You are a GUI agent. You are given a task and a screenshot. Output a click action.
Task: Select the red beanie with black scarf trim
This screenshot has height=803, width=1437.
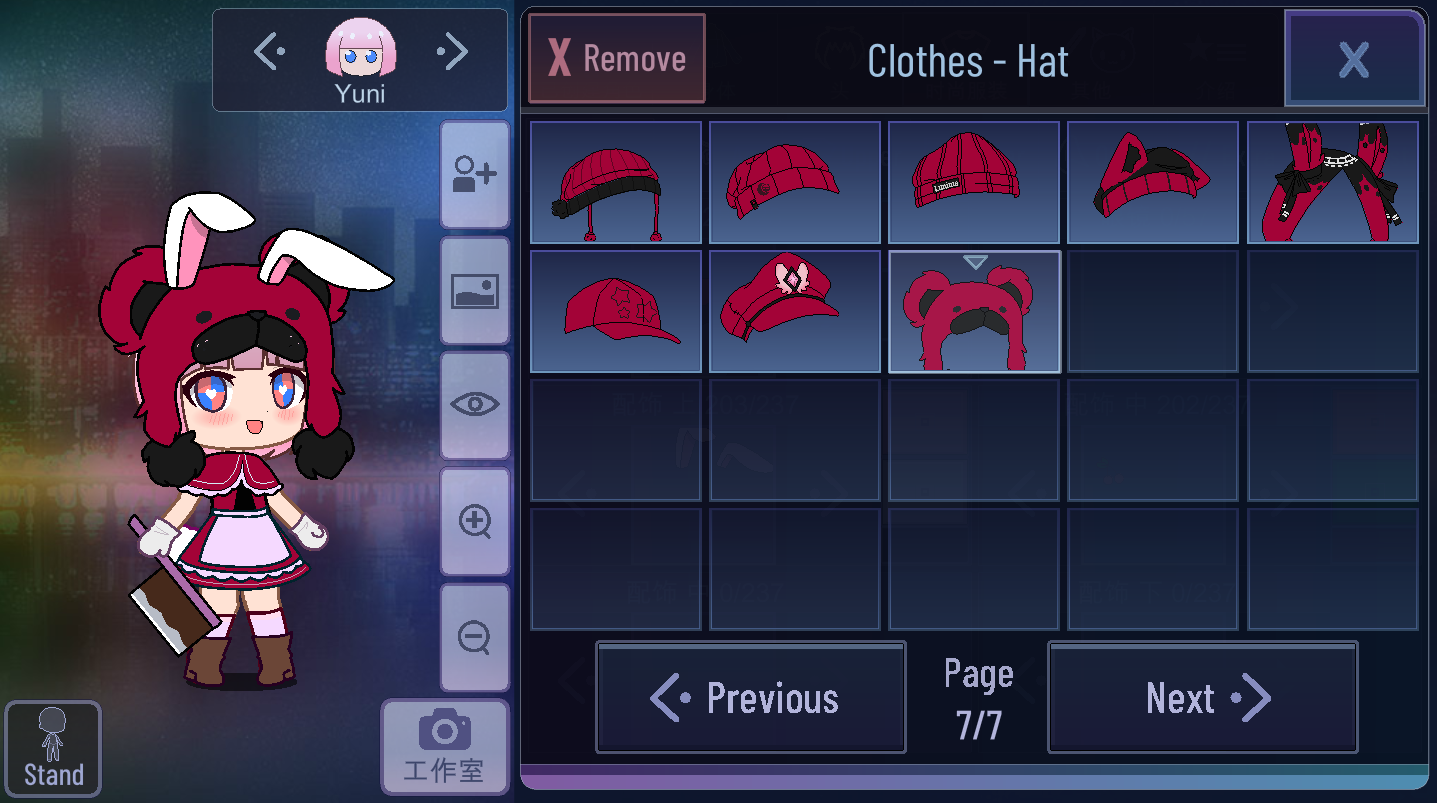coord(615,183)
